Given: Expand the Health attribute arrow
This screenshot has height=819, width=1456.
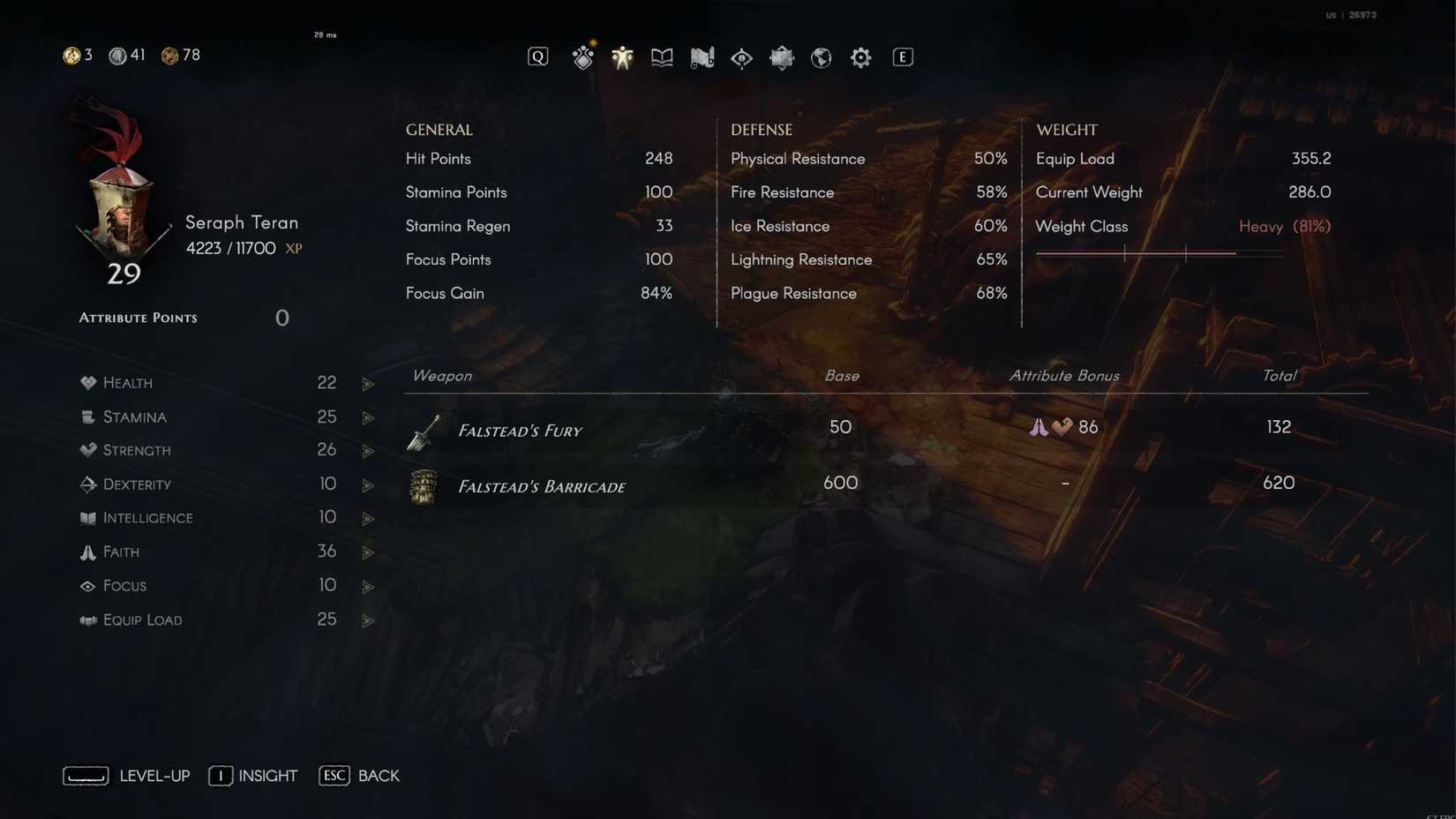Looking at the screenshot, I should click(368, 383).
